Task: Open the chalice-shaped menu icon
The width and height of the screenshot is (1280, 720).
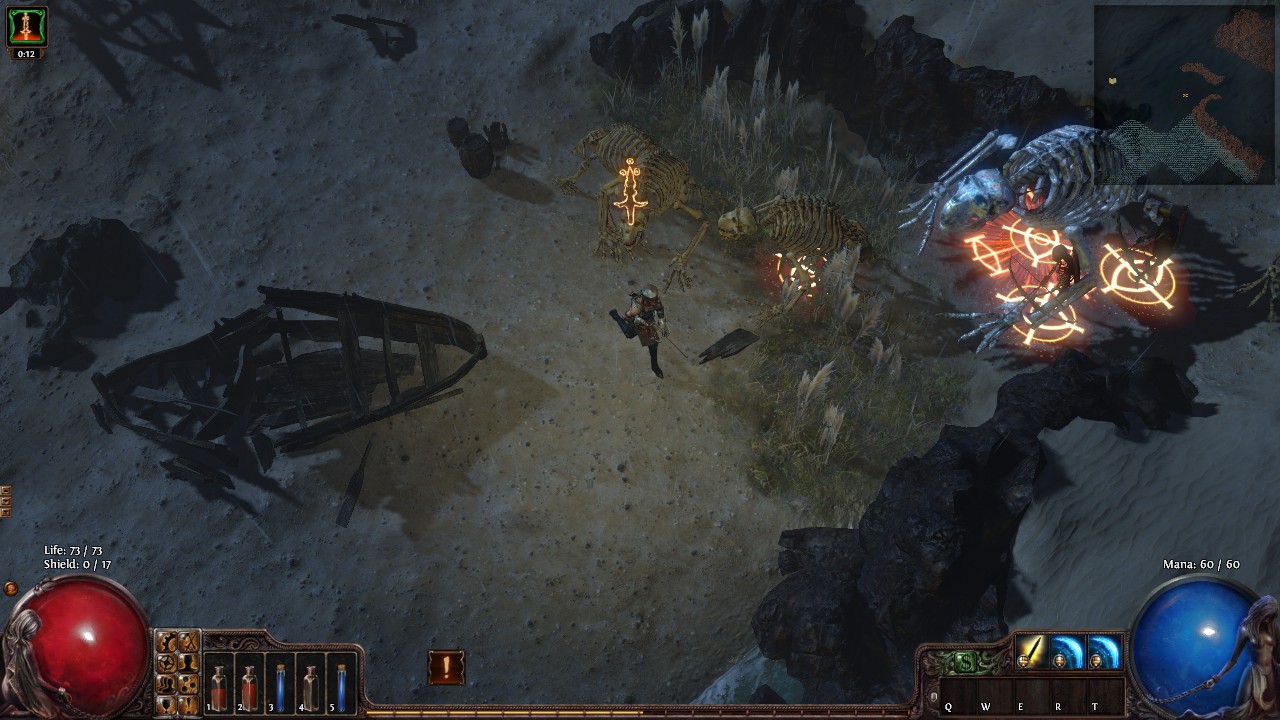Action: click(x=167, y=703)
